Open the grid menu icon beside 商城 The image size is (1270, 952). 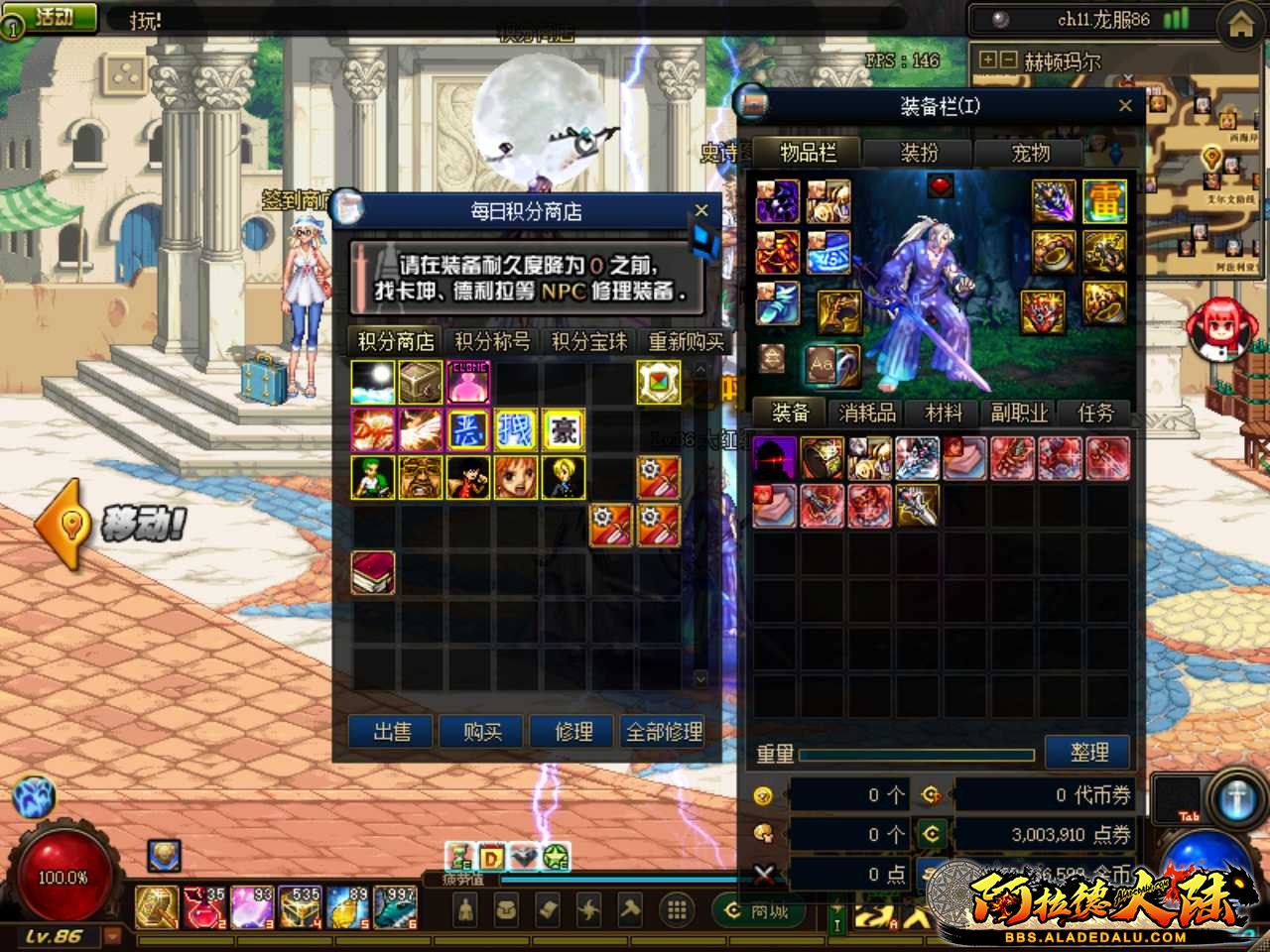[676, 909]
